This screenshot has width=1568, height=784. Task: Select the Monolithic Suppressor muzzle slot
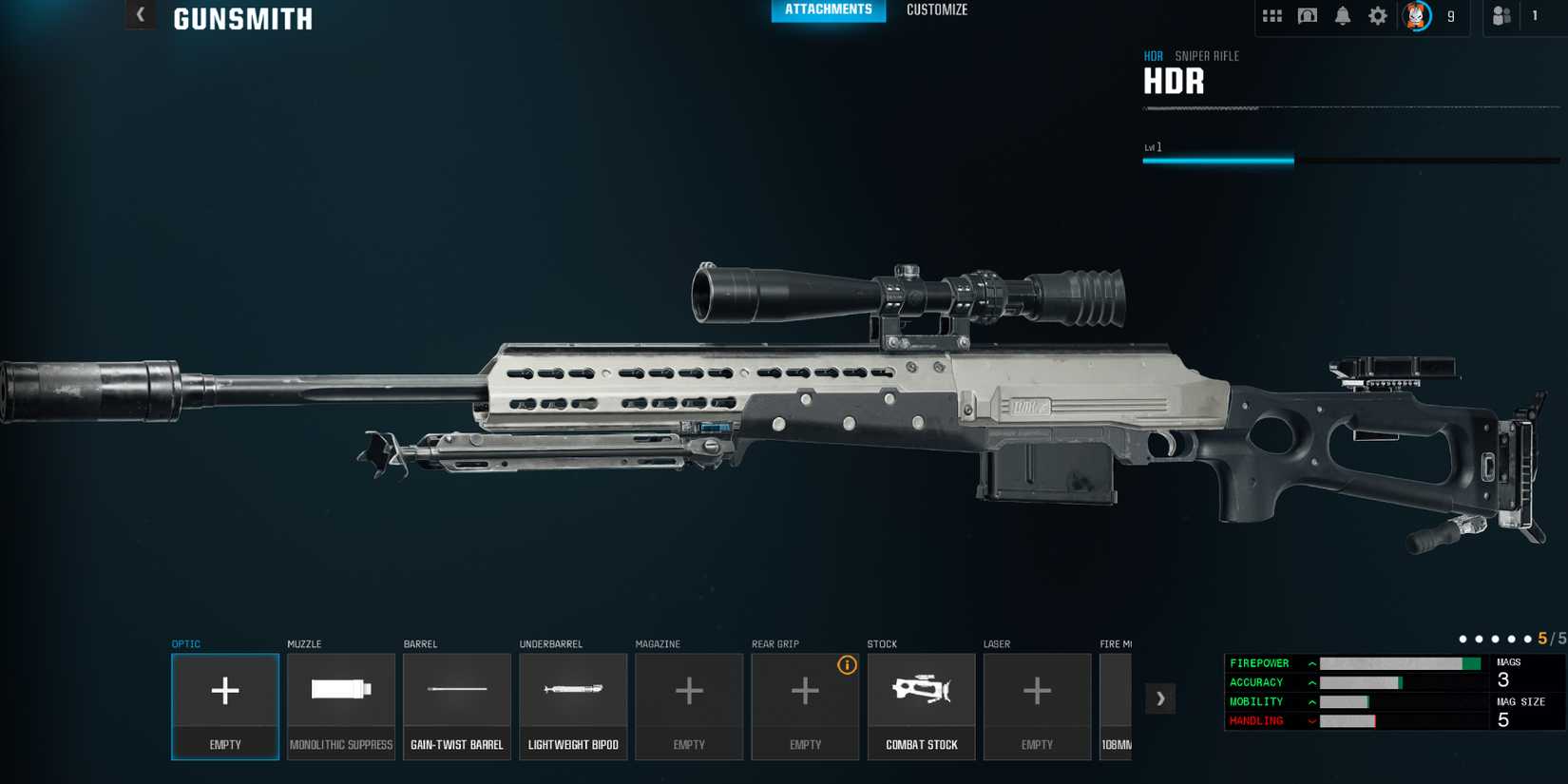tap(341, 706)
